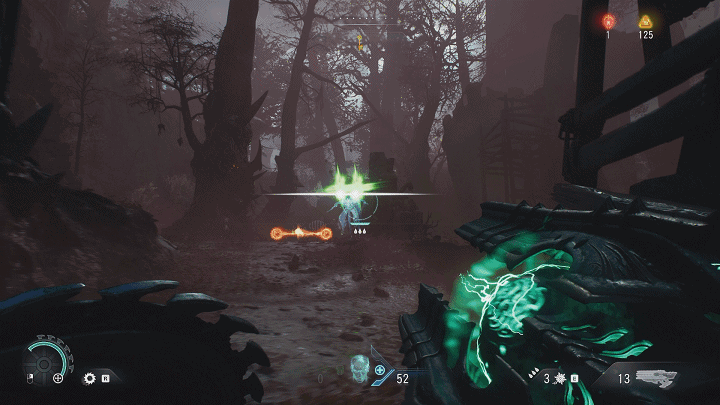Click the blue health cross icon
The width and height of the screenshot is (720, 405).
(381, 370)
